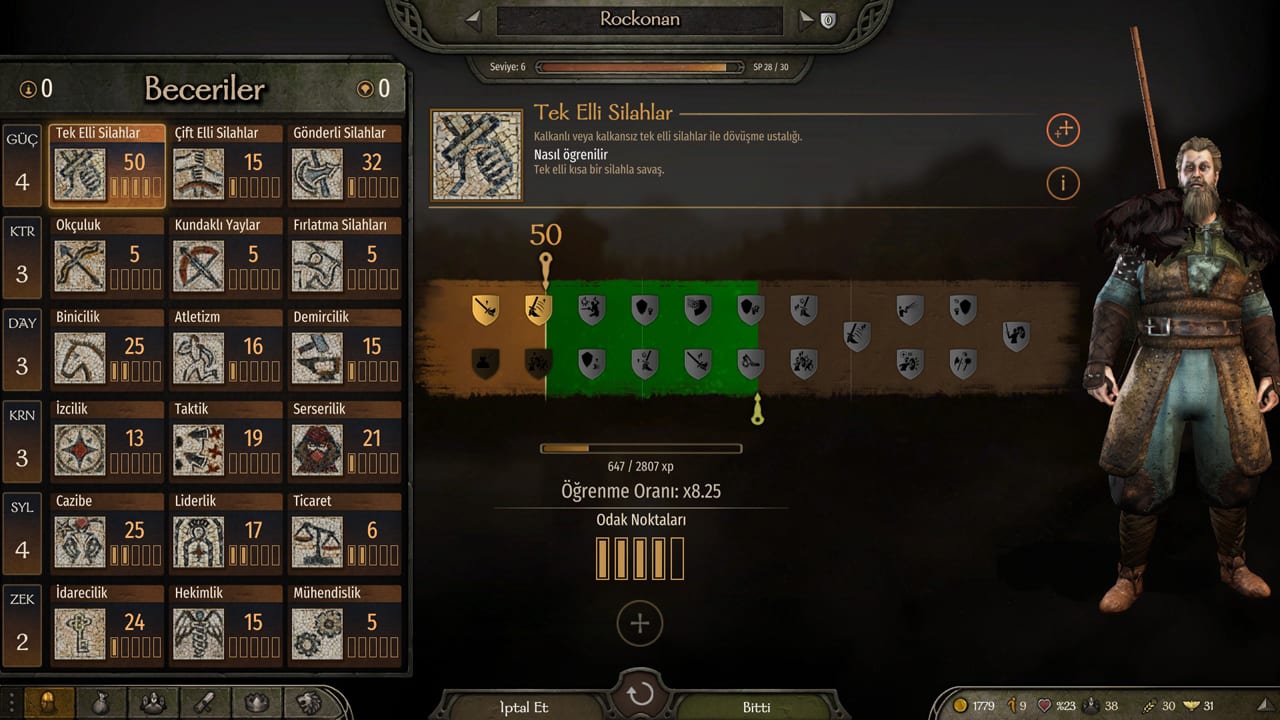The width and height of the screenshot is (1280, 720).
Task: Select the Cazibe skill tile
Action: coord(108,534)
